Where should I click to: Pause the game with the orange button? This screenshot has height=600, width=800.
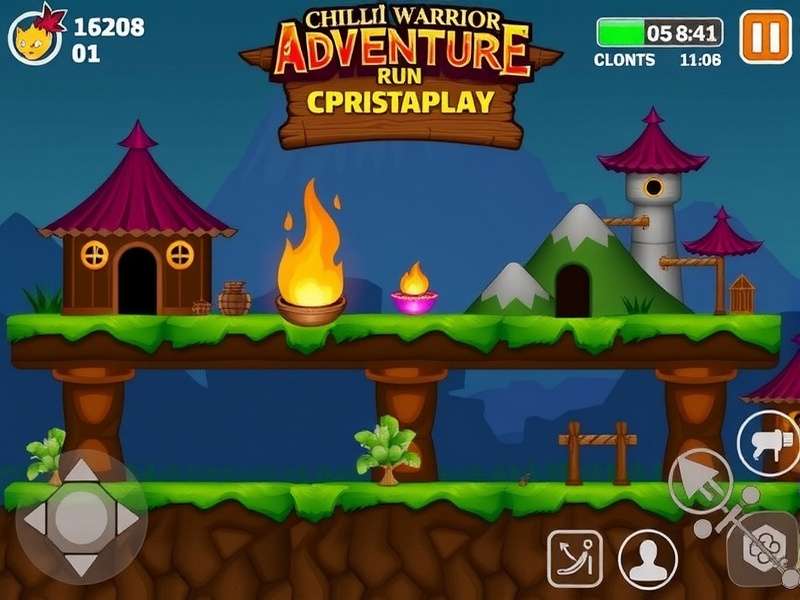click(x=765, y=36)
